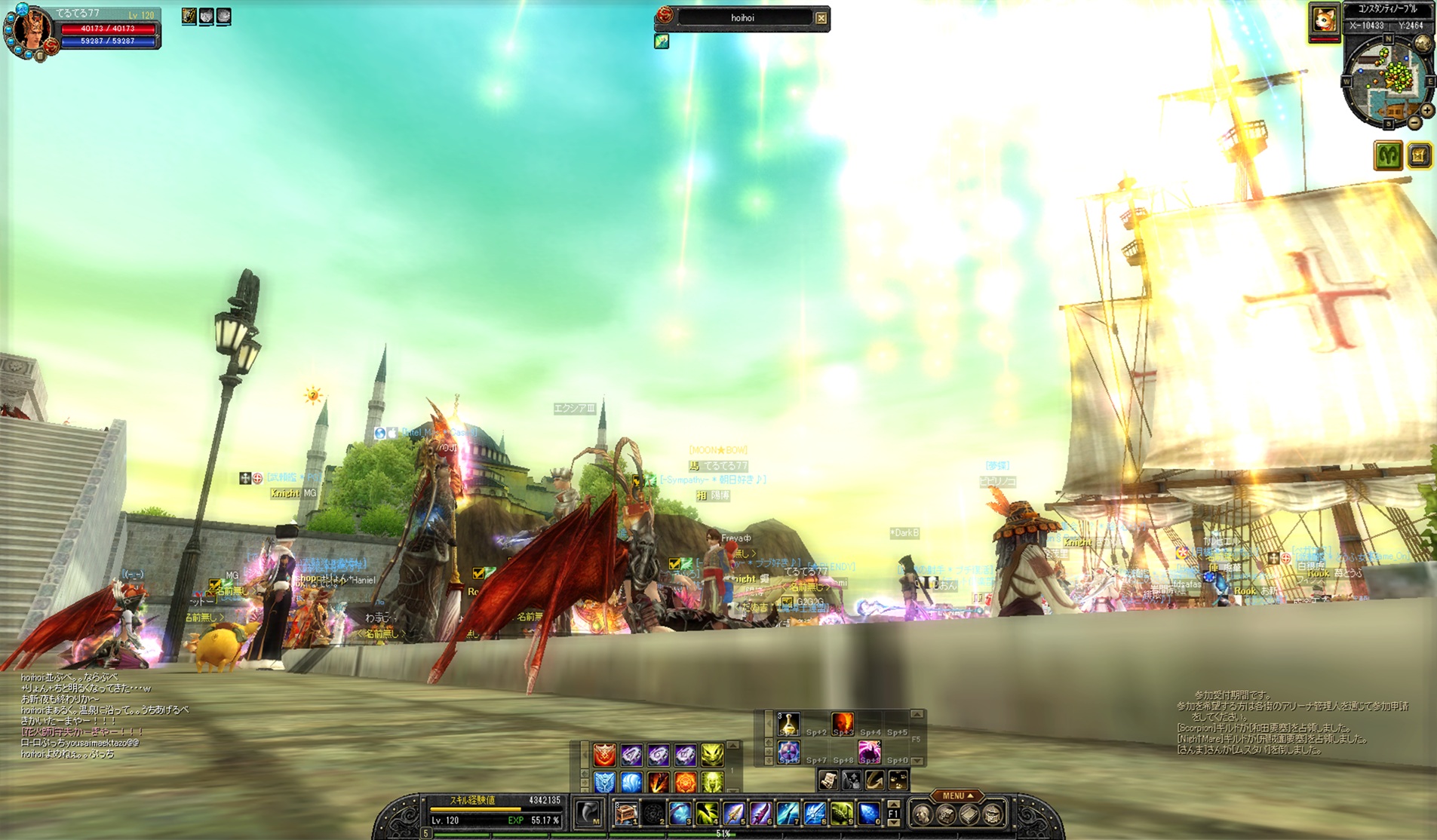1437x840 pixels.
Task: Open the world map globe button
Action: coord(1423,44)
